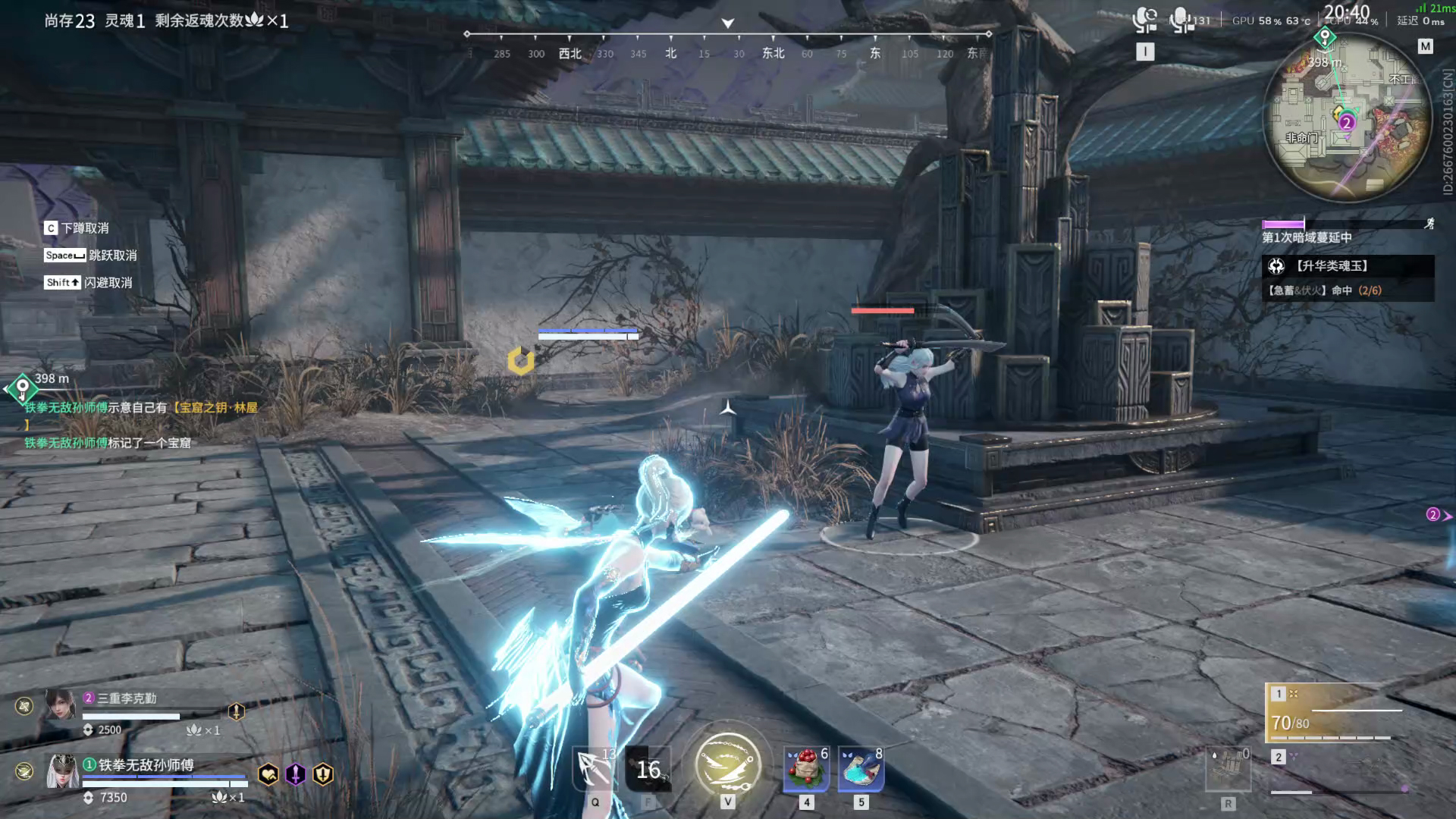The height and width of the screenshot is (819, 1456).
Task: Select weapon slot 1 showing 70/80
Action: click(1335, 713)
